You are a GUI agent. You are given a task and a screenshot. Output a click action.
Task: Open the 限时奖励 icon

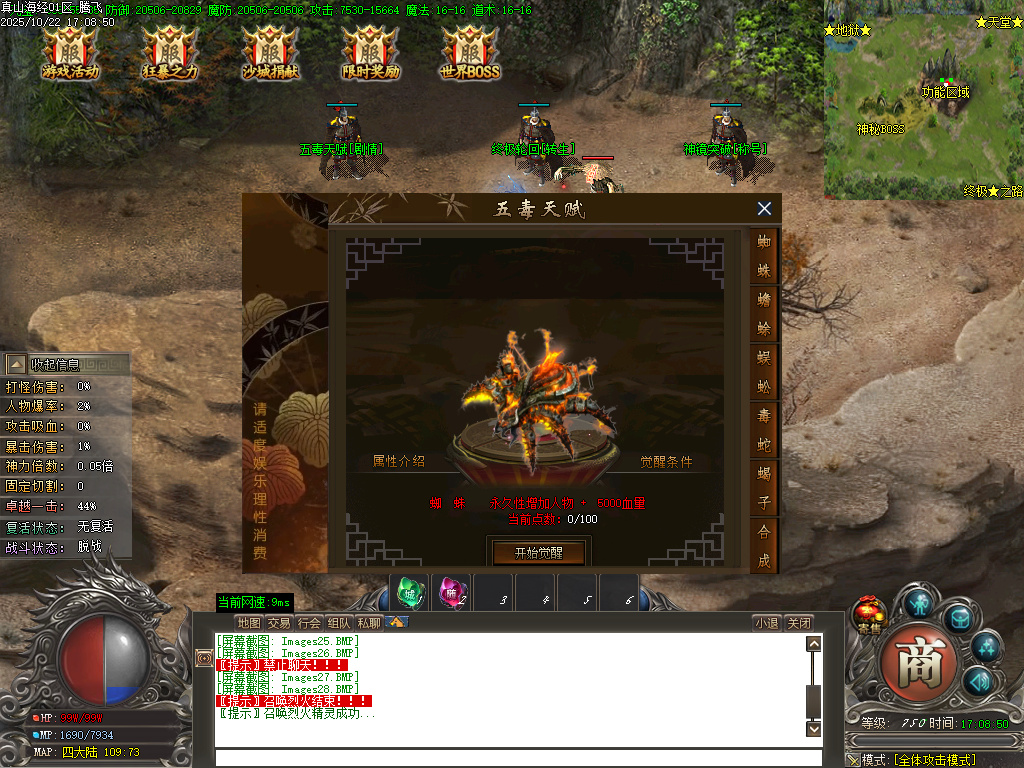[x=370, y=53]
